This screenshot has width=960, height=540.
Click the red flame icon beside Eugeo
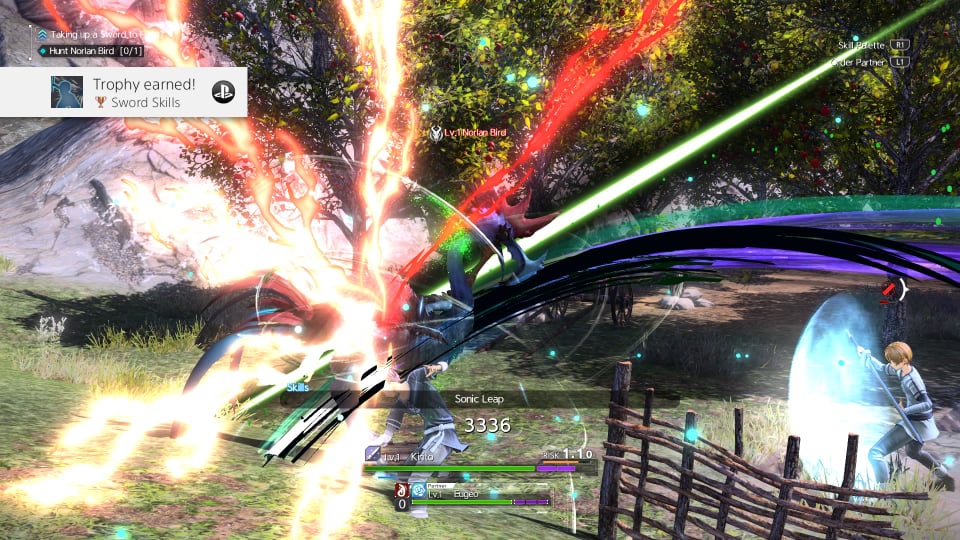[x=402, y=490]
